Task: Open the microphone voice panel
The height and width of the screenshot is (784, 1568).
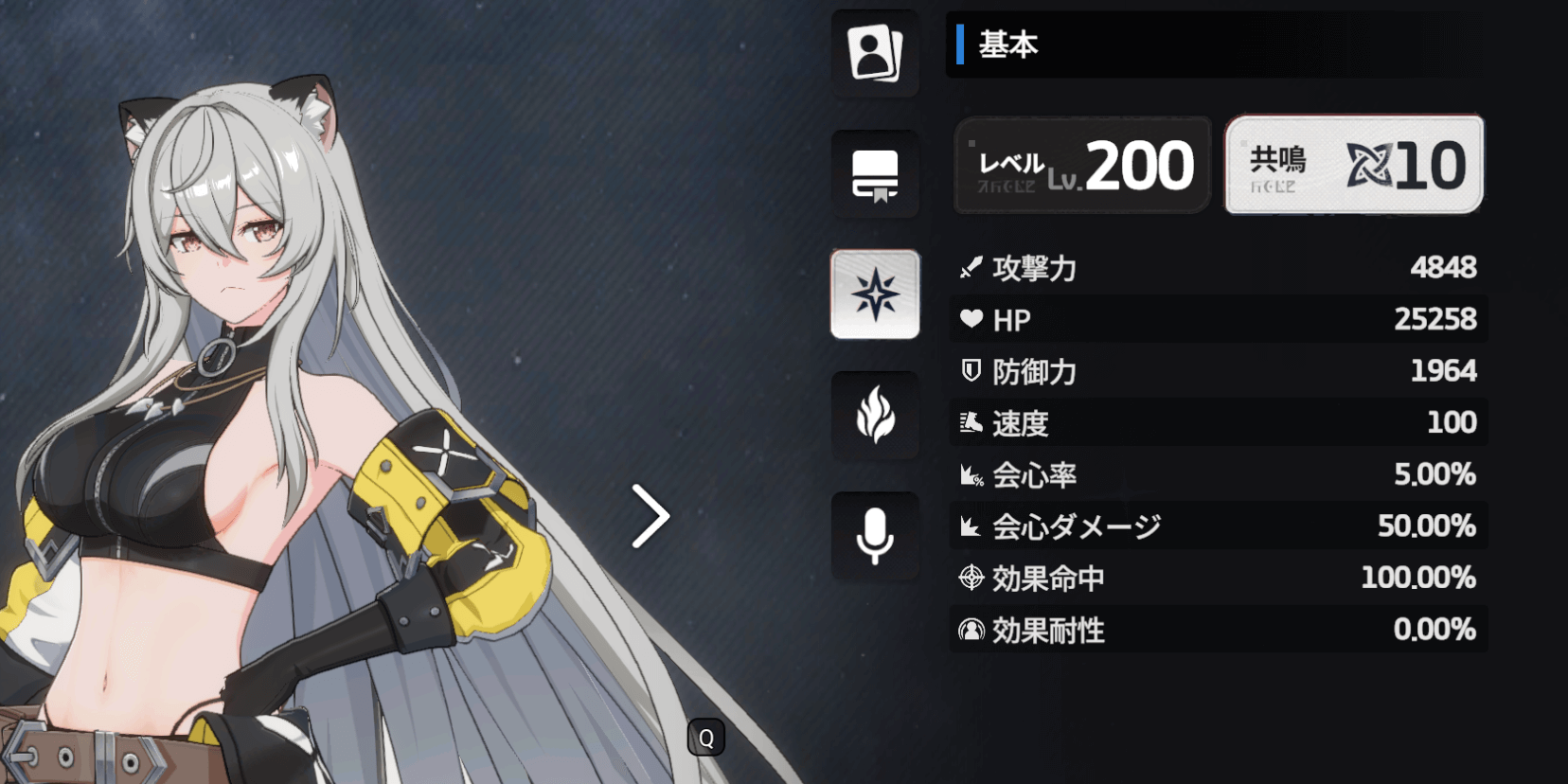Action: (874, 536)
